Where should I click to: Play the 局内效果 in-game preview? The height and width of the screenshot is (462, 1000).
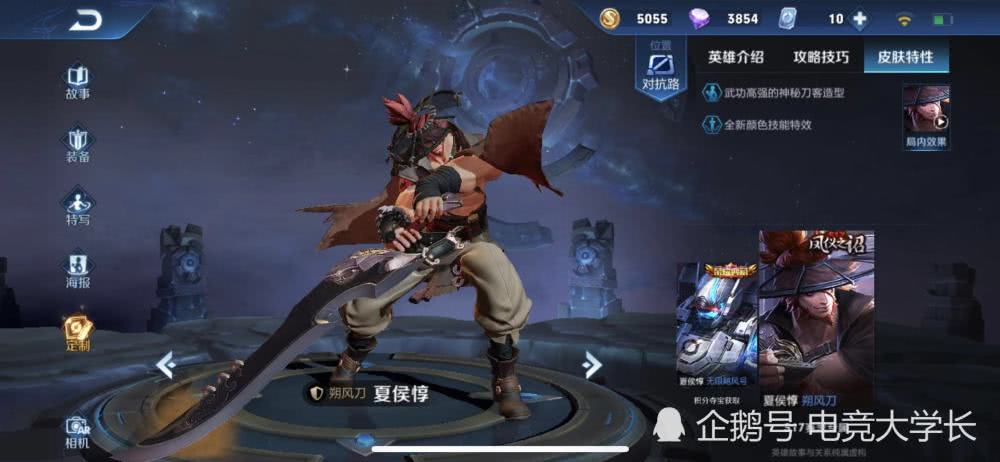click(x=926, y=116)
